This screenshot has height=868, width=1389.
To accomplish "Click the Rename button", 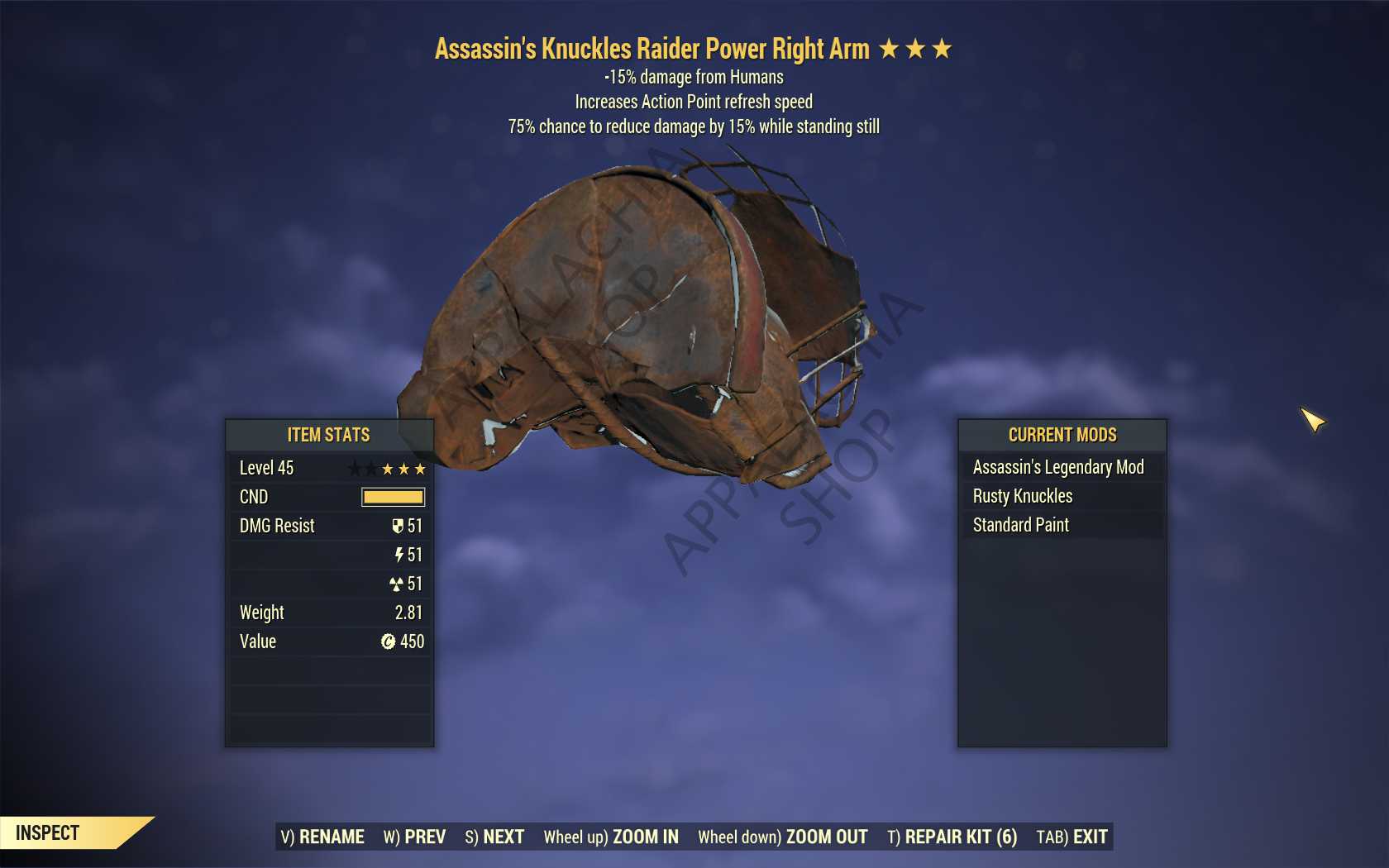I will [x=322, y=837].
